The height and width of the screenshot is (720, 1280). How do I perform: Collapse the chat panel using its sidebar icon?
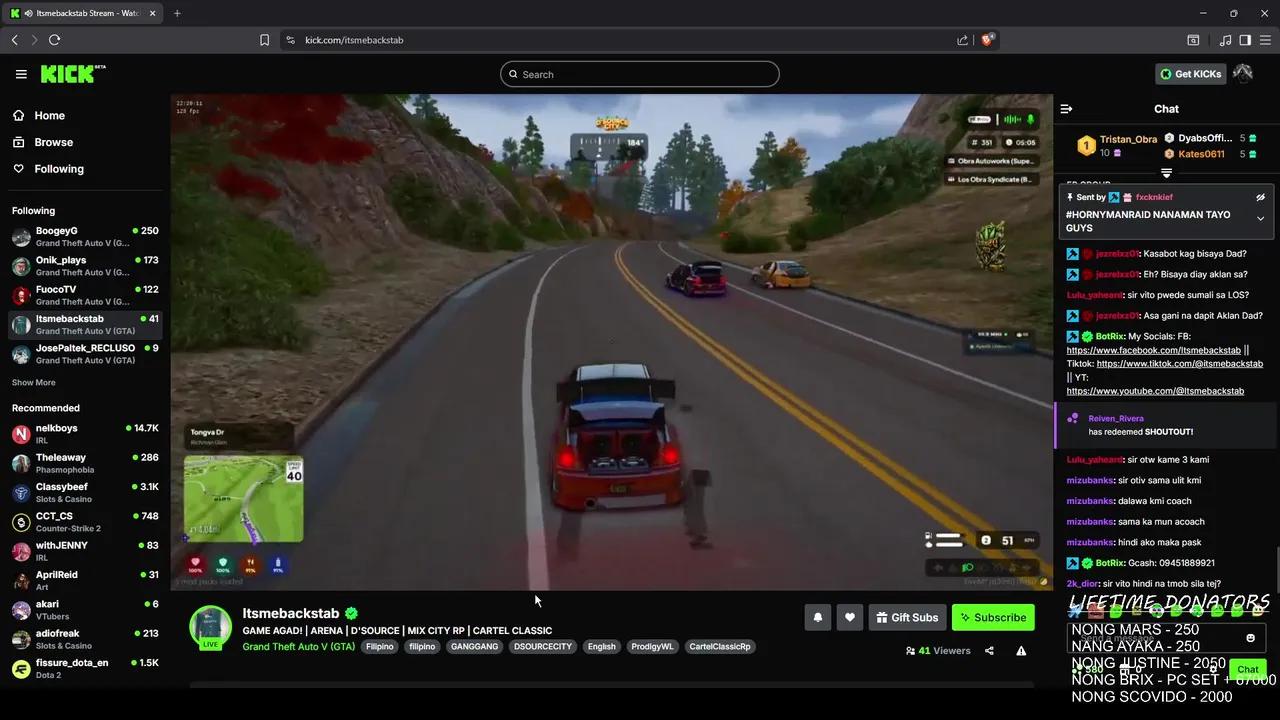point(1066,109)
